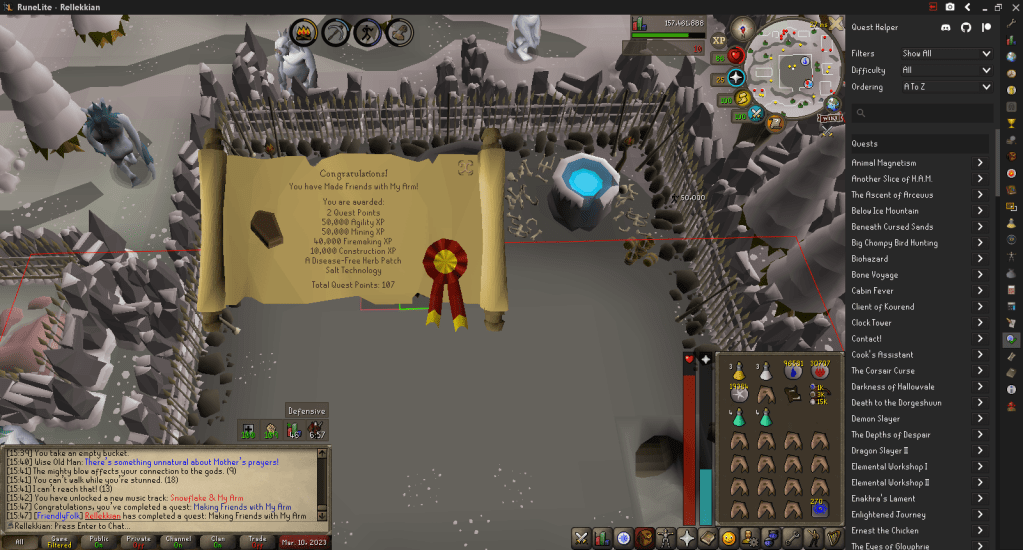Viewport: 1023px width, 550px height.
Task: Open the Filters dropdown showing Show All
Action: (x=945, y=54)
